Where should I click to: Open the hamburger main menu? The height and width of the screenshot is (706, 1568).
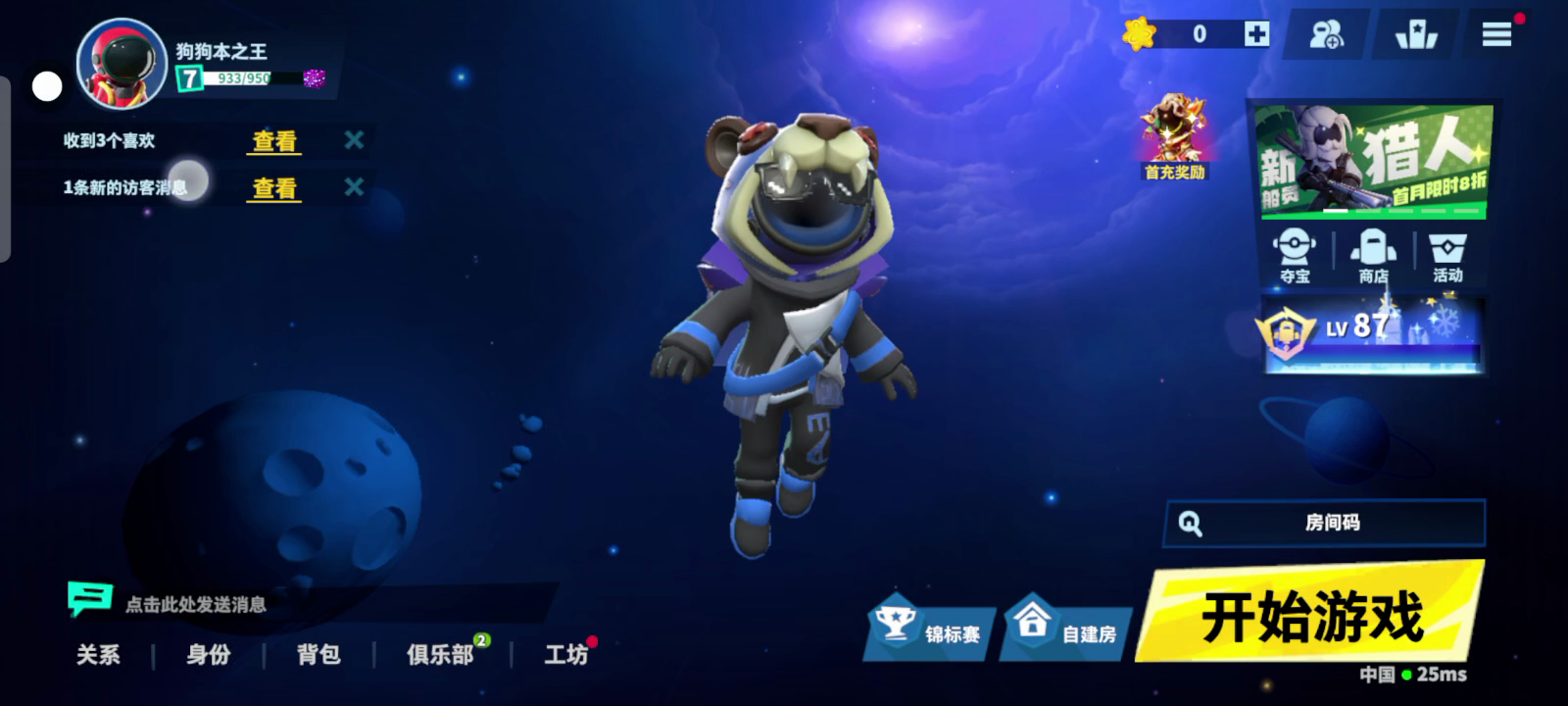tap(1495, 35)
